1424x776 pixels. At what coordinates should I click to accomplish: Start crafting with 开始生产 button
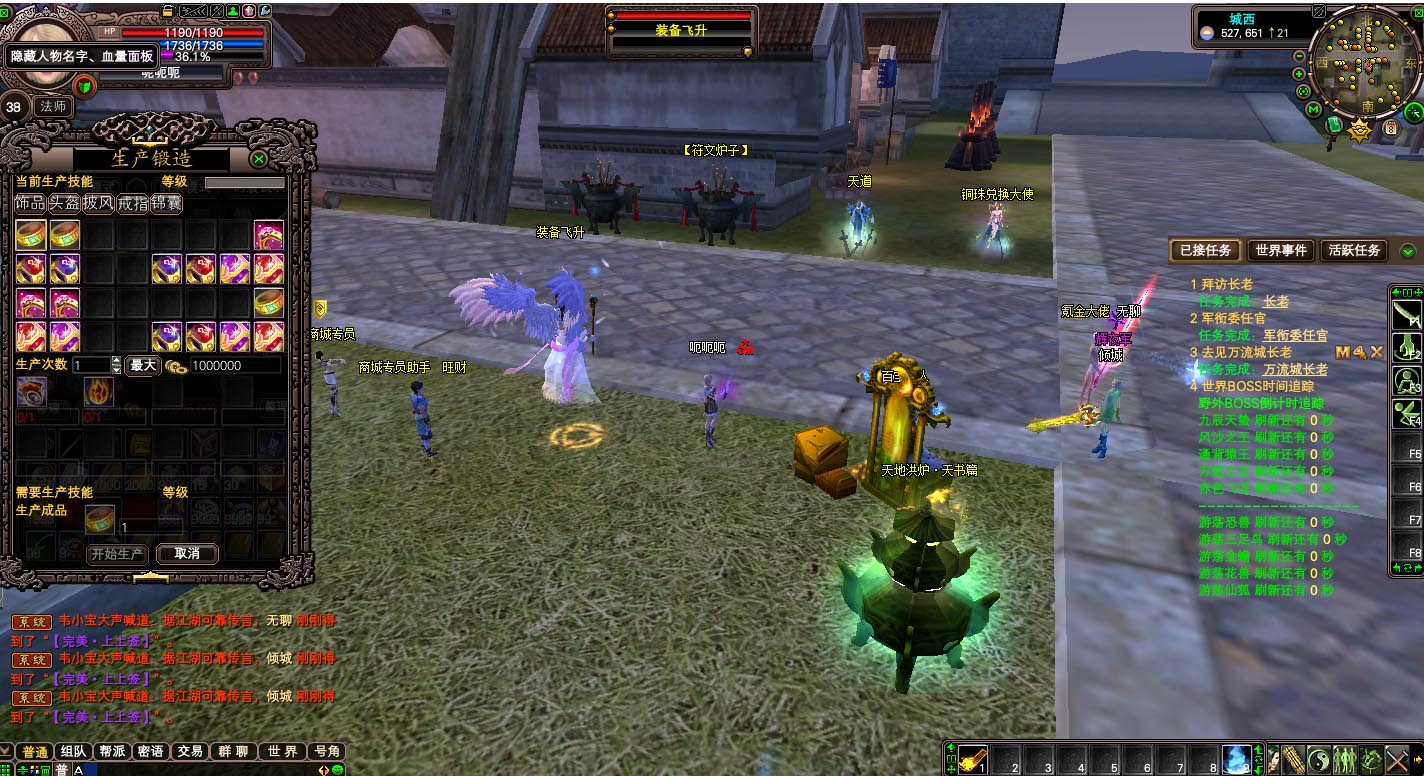pyautogui.click(x=117, y=553)
